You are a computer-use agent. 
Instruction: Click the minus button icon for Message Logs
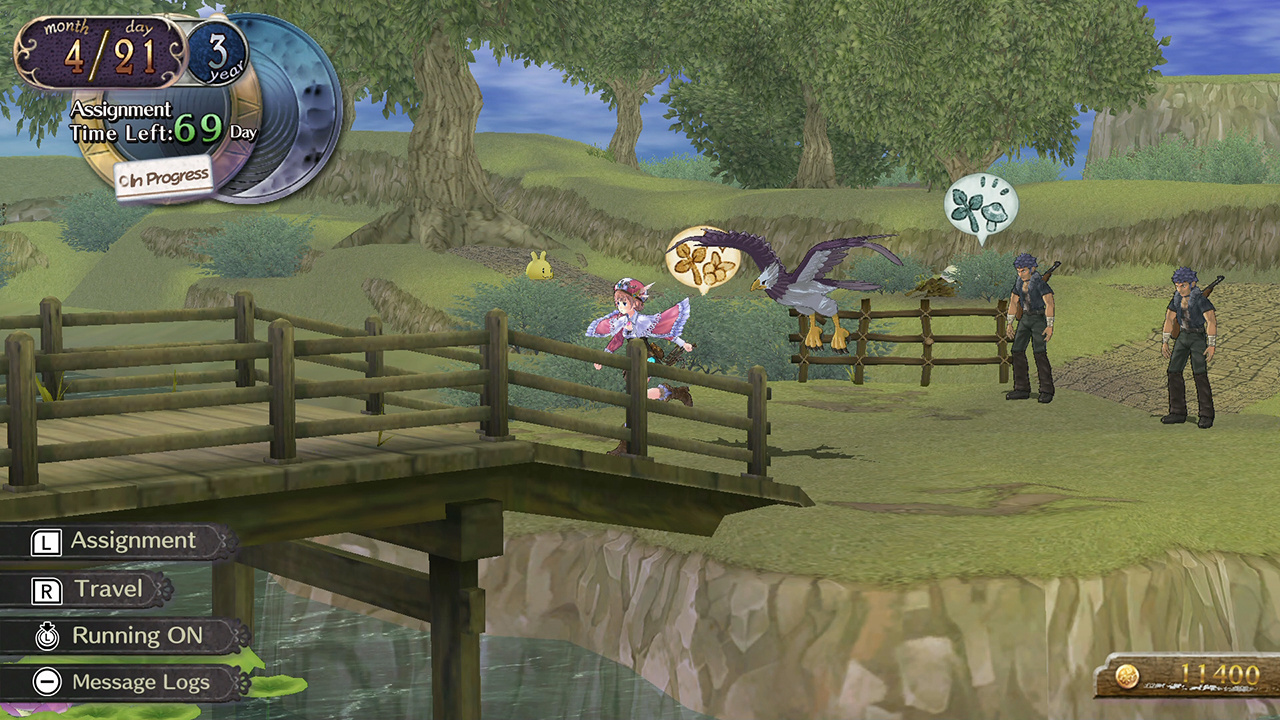[x=46, y=682]
